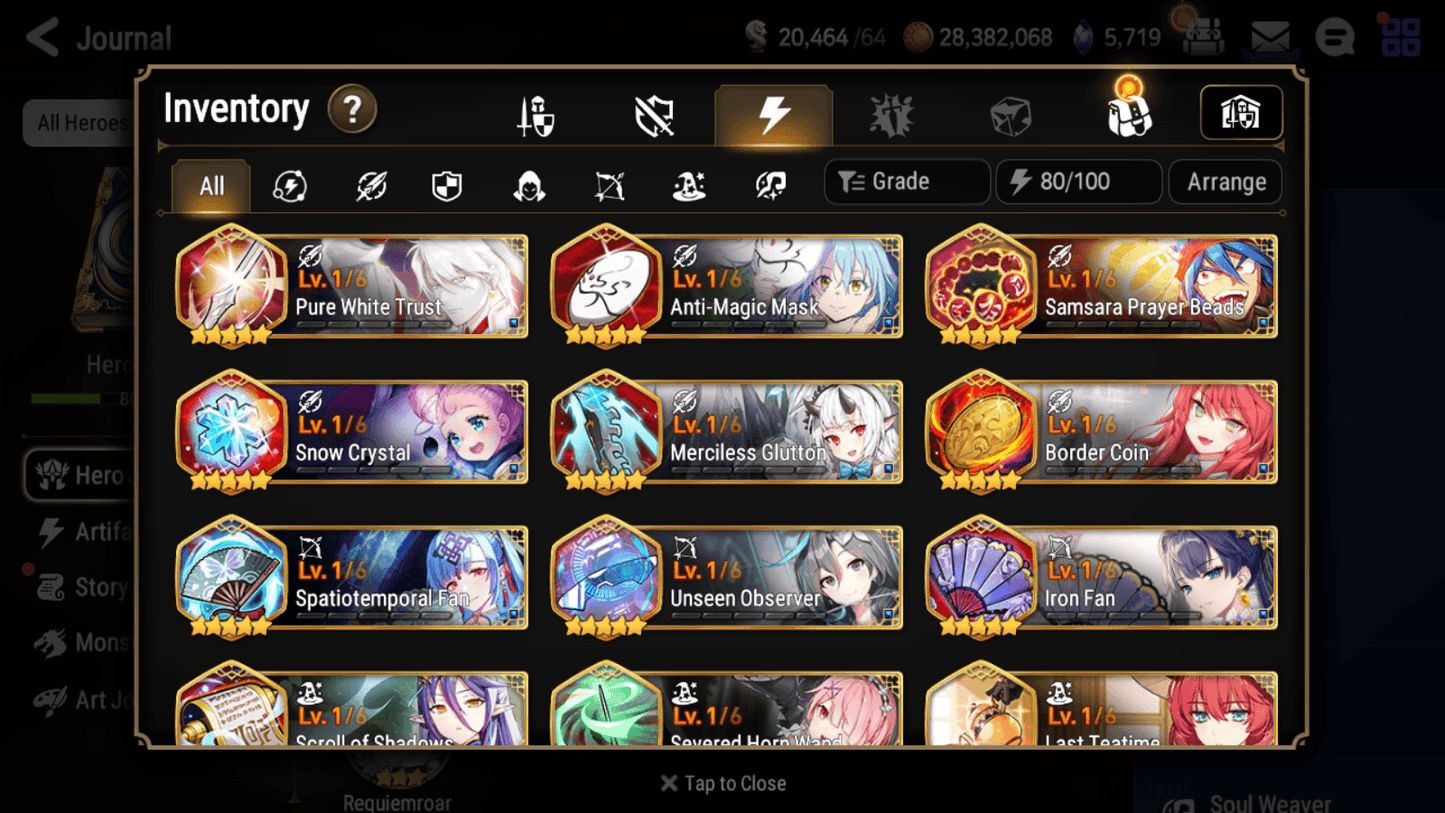Select the All filter tab

coord(210,186)
